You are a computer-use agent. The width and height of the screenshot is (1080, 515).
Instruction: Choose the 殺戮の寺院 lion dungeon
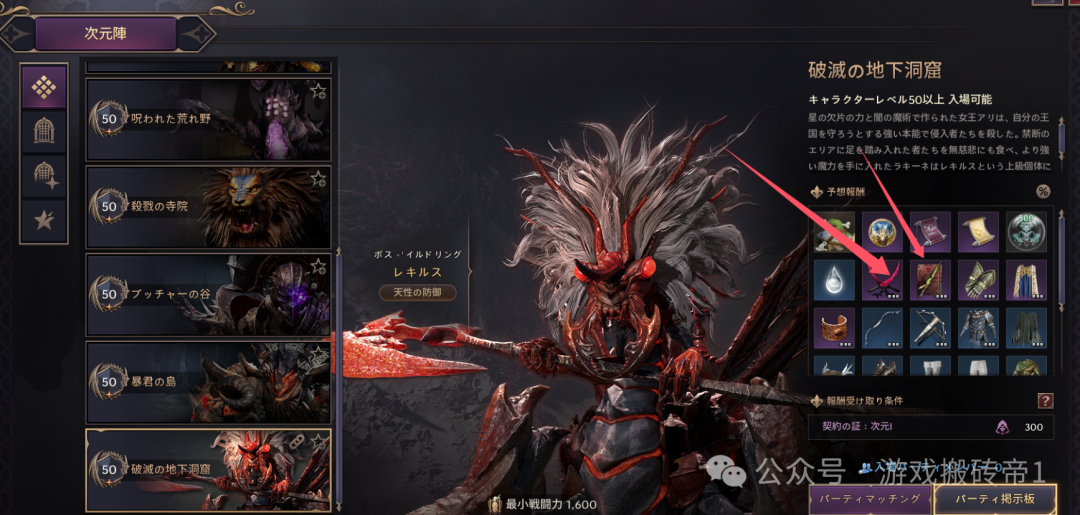(x=208, y=207)
